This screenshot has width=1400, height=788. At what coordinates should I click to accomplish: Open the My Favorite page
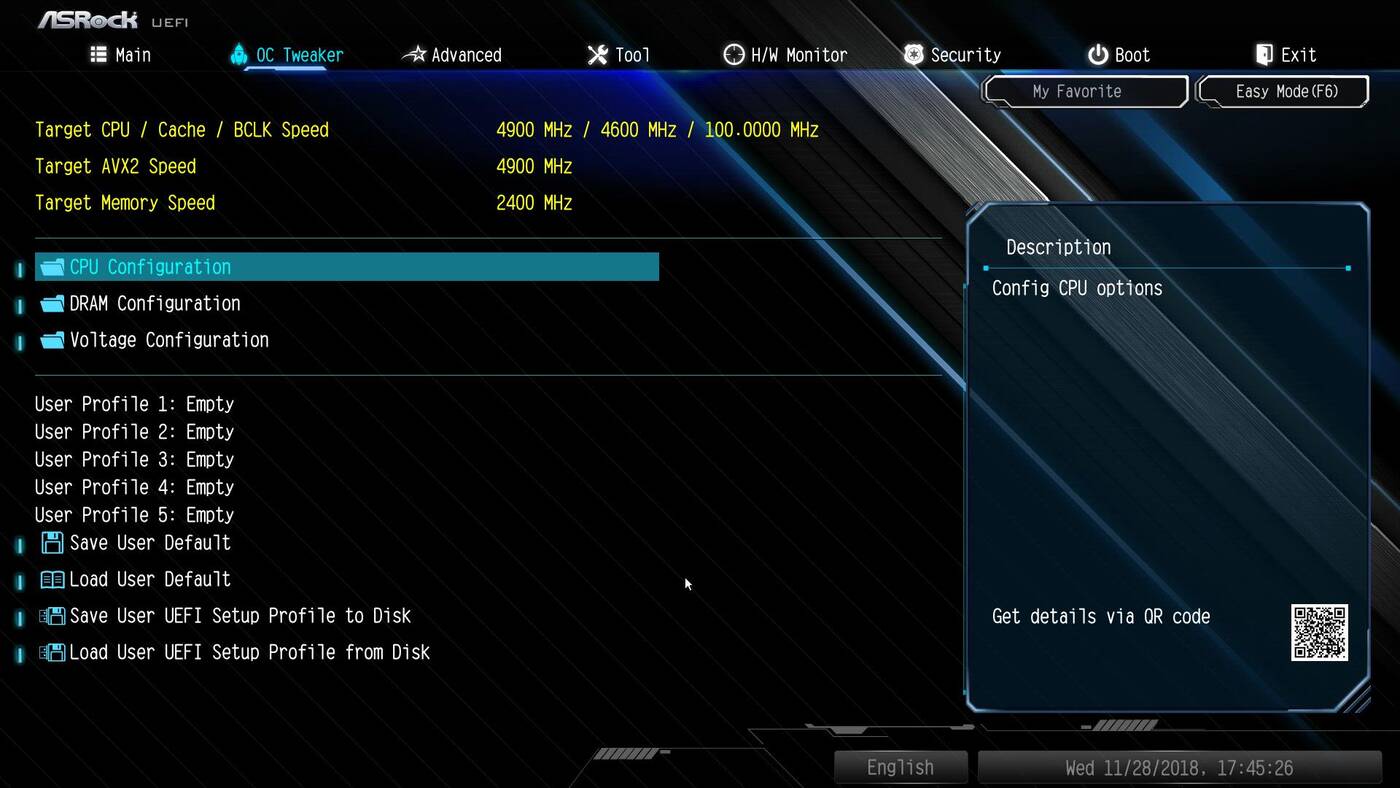click(x=1077, y=91)
